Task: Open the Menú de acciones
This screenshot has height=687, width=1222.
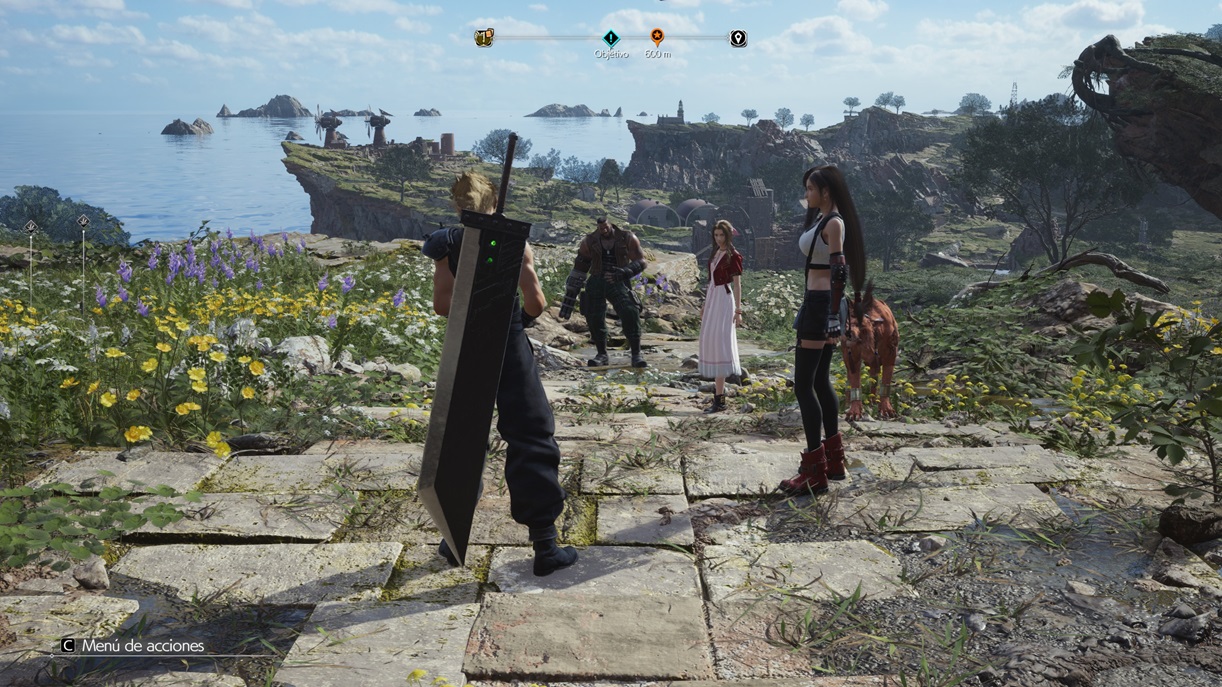Action: click(133, 646)
